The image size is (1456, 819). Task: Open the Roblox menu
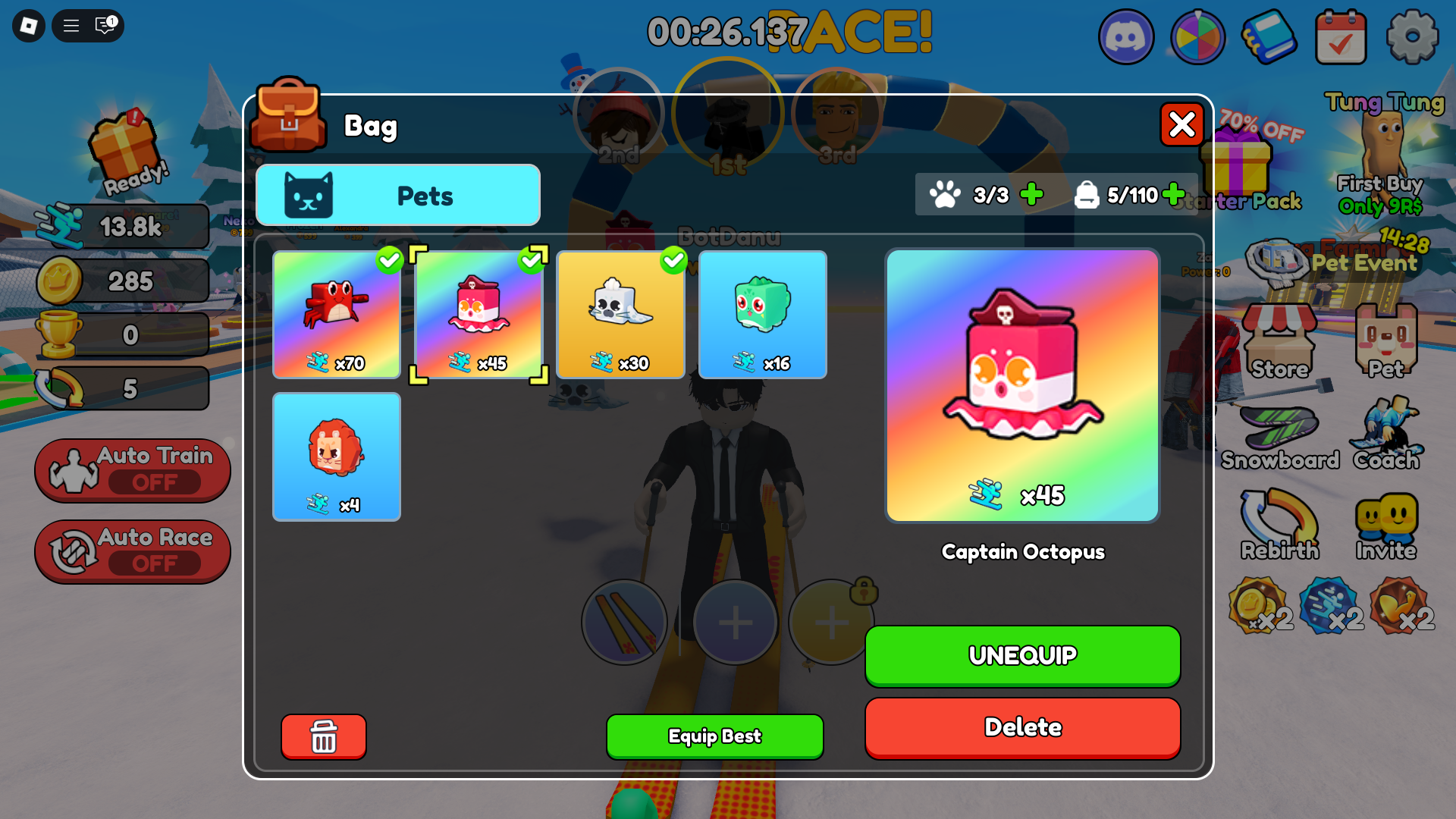click(29, 27)
